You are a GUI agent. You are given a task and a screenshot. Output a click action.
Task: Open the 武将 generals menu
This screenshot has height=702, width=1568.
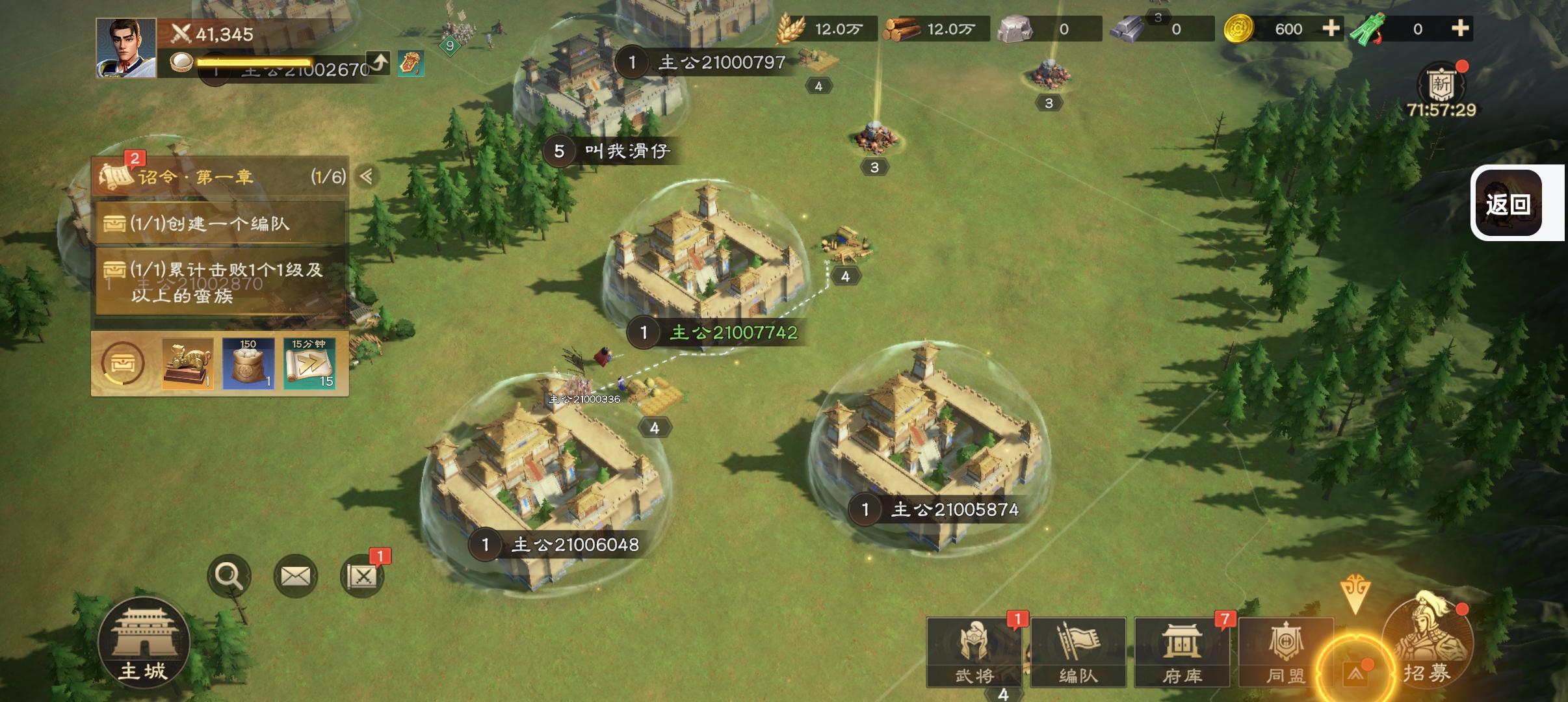(974, 652)
